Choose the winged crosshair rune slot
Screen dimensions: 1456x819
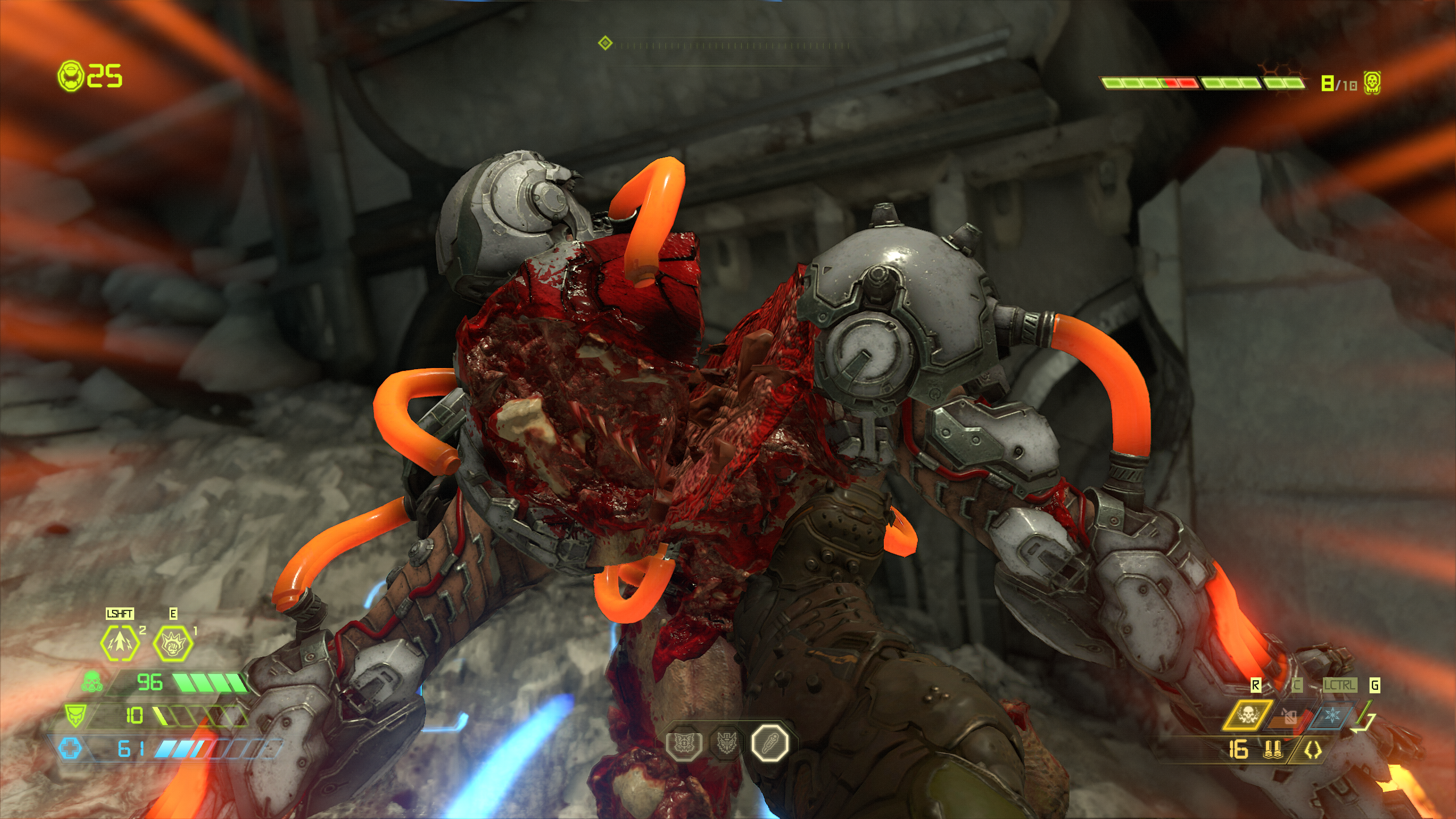point(684,743)
